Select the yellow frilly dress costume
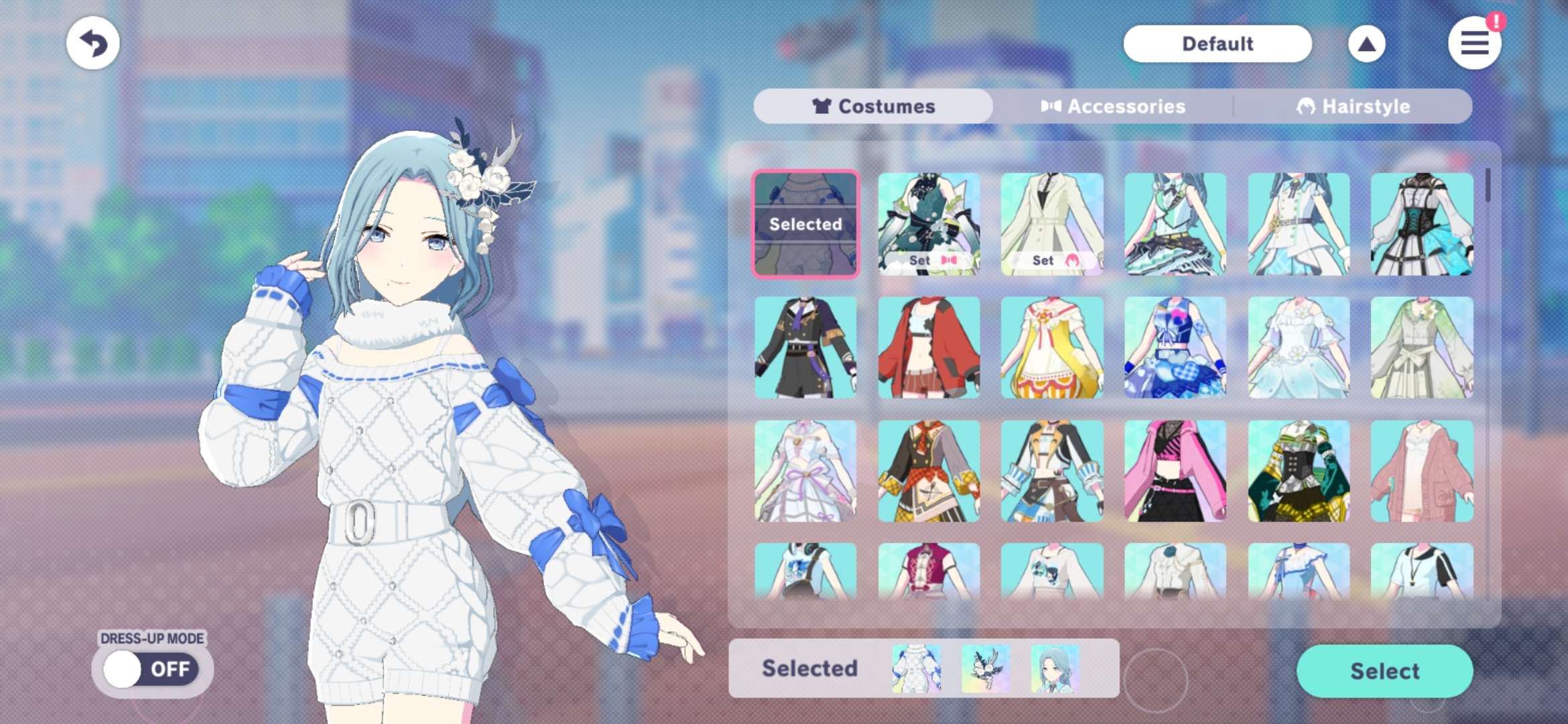 [1052, 347]
